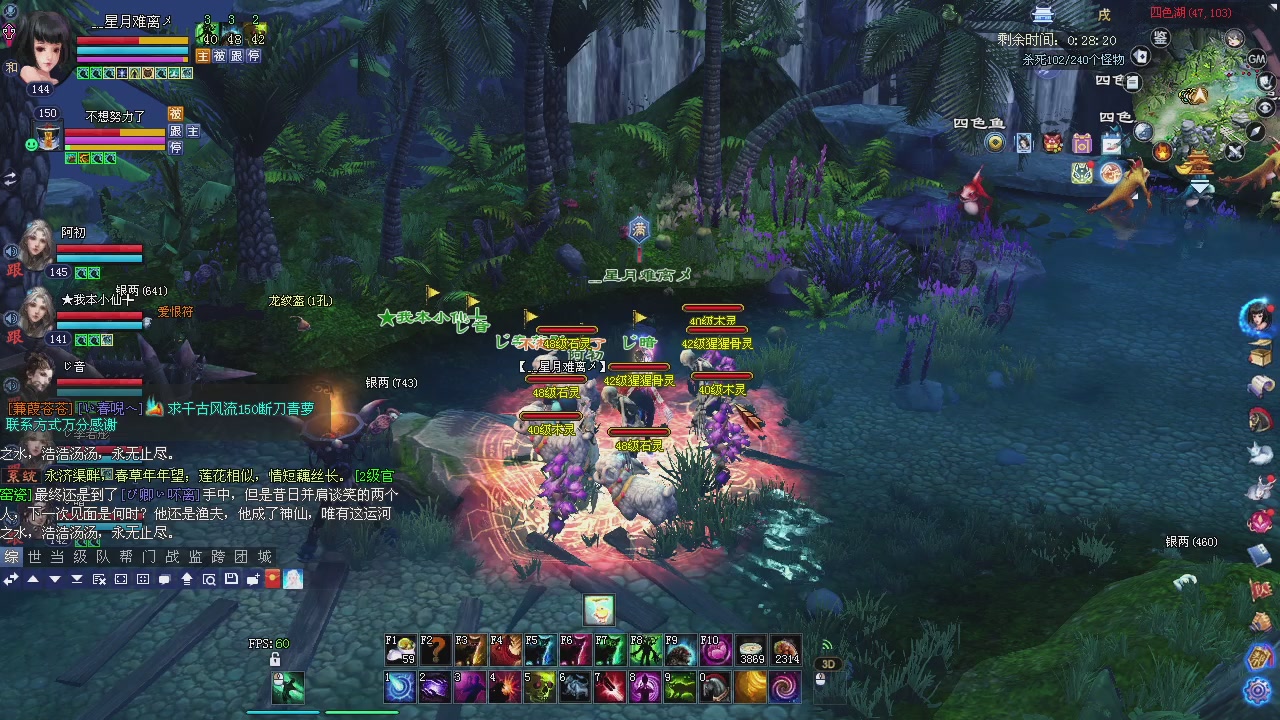The width and height of the screenshot is (1280, 720).
Task: Activate the red sword skill in slot 7
Action: click(x=610, y=687)
